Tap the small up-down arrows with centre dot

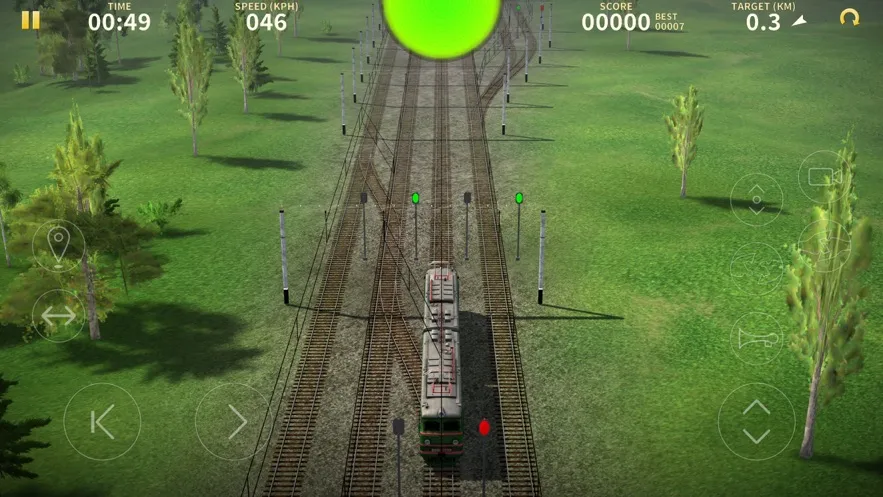click(x=757, y=199)
